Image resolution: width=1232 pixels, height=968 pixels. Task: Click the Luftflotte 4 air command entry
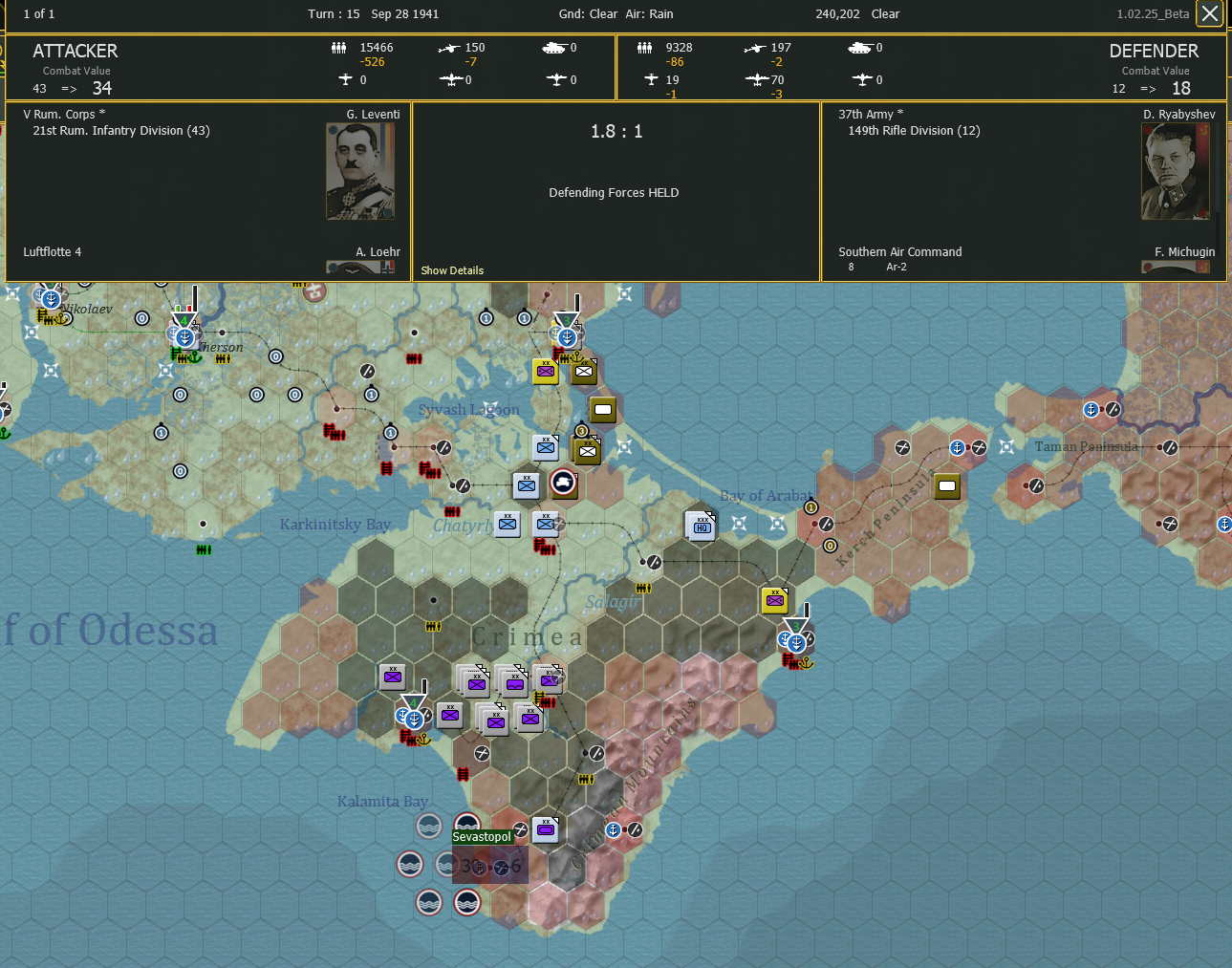point(53,251)
